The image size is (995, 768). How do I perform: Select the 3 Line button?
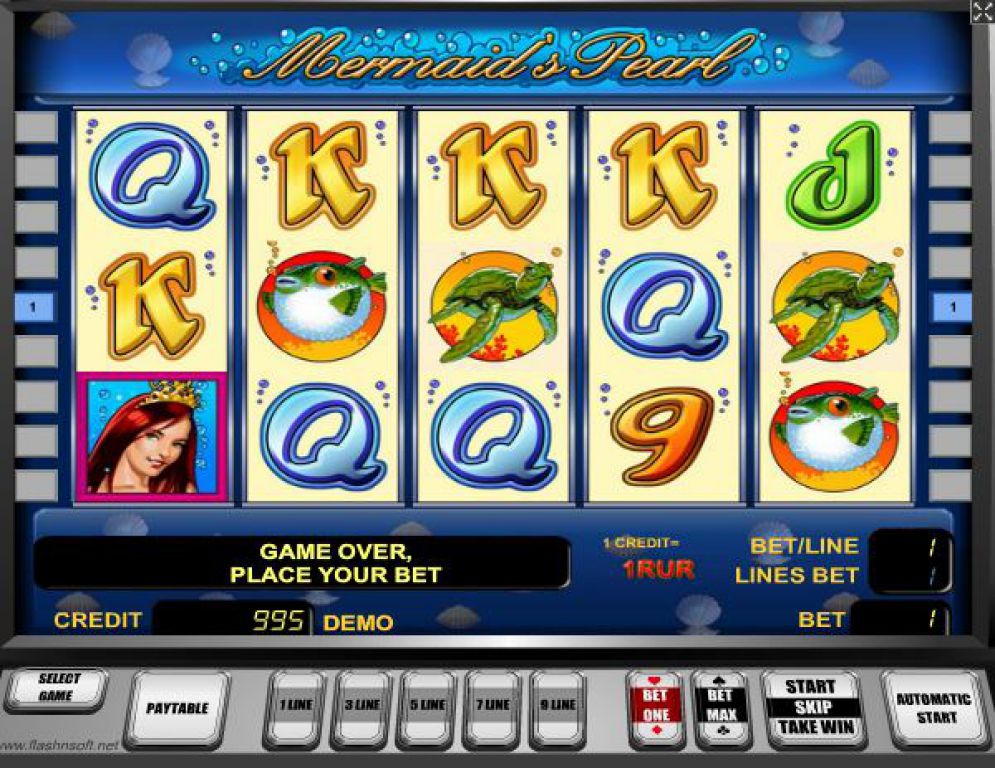361,706
